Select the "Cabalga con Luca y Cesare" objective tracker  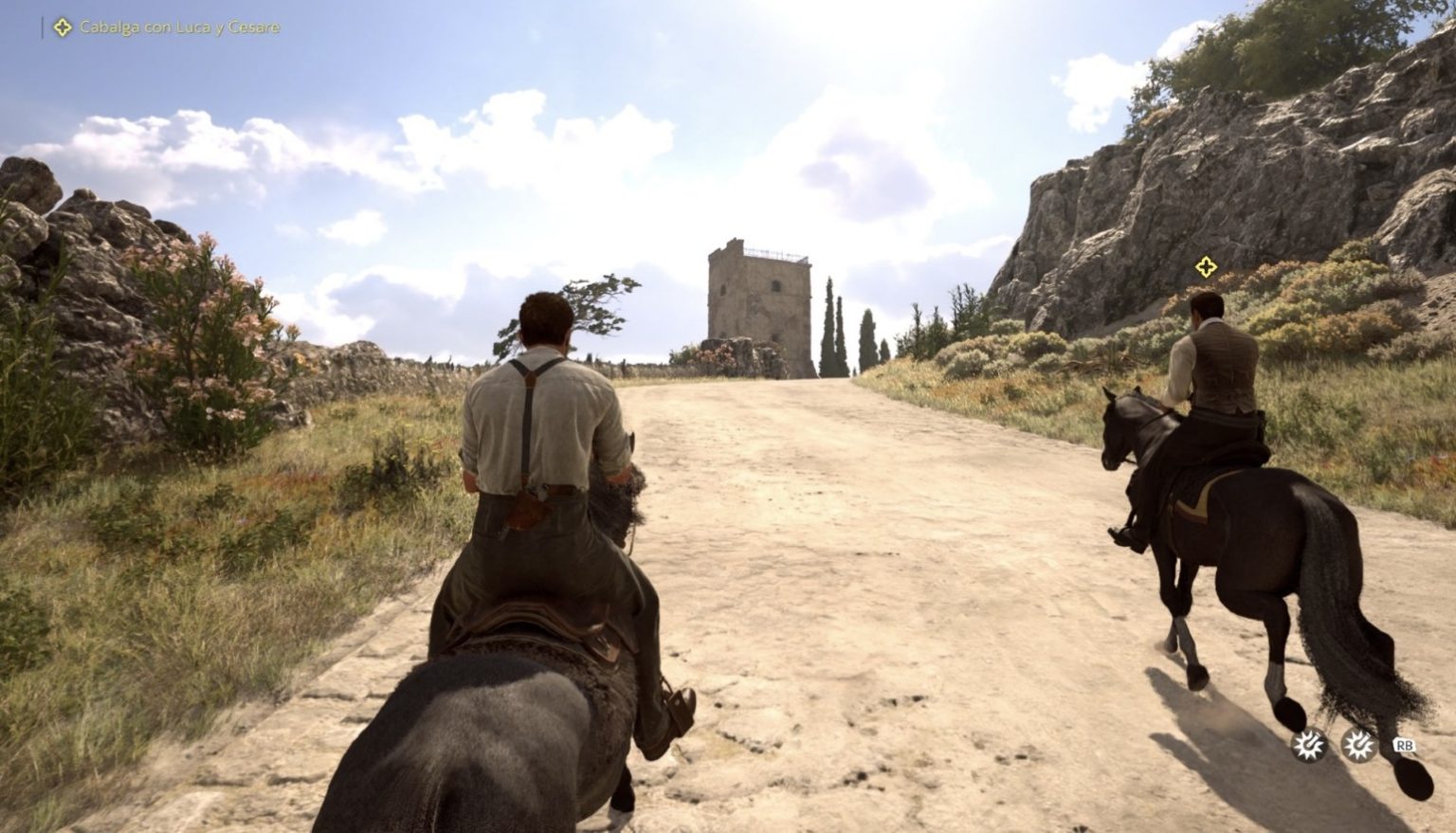click(169, 27)
